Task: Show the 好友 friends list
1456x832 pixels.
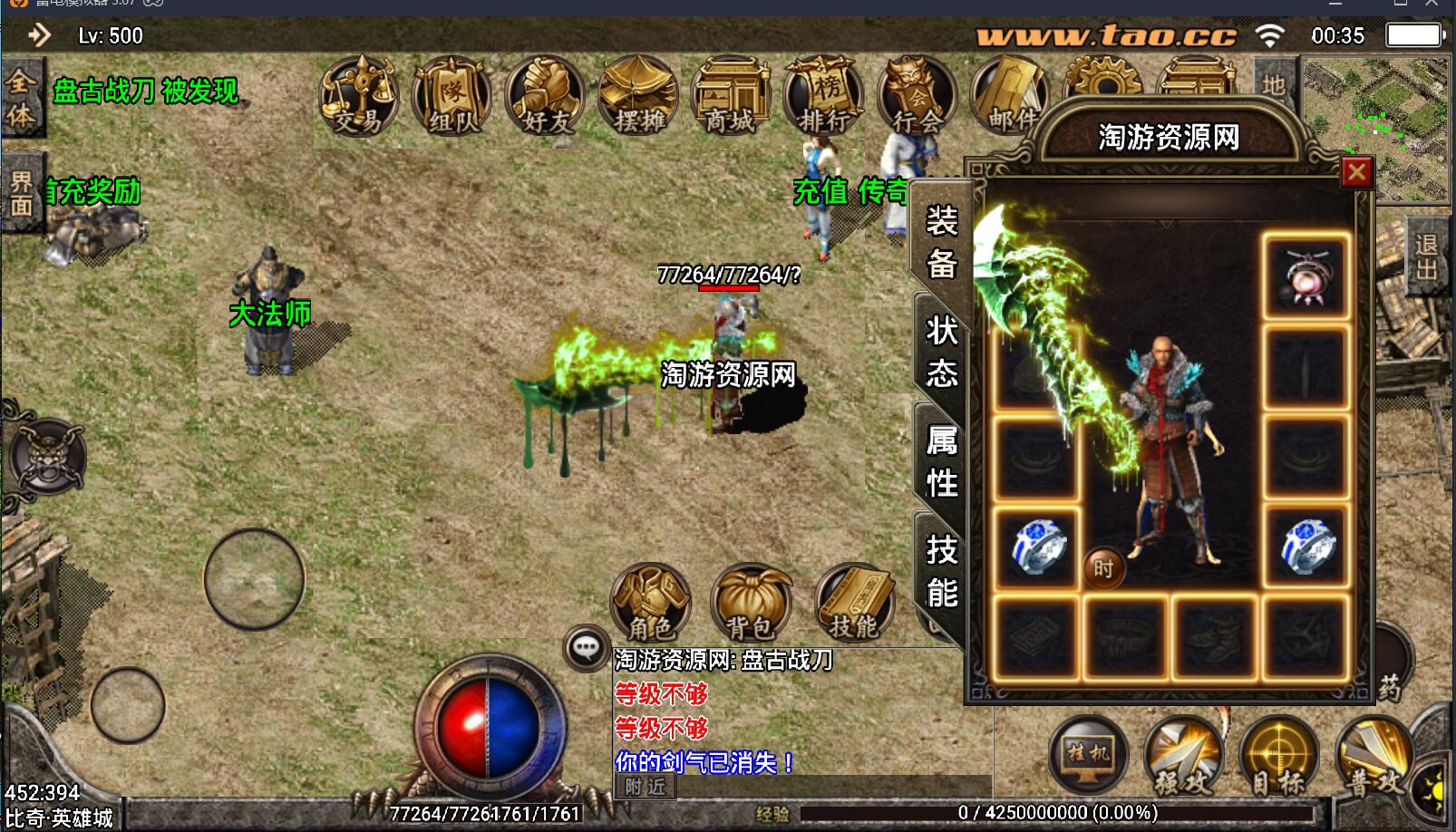Action: [545, 96]
